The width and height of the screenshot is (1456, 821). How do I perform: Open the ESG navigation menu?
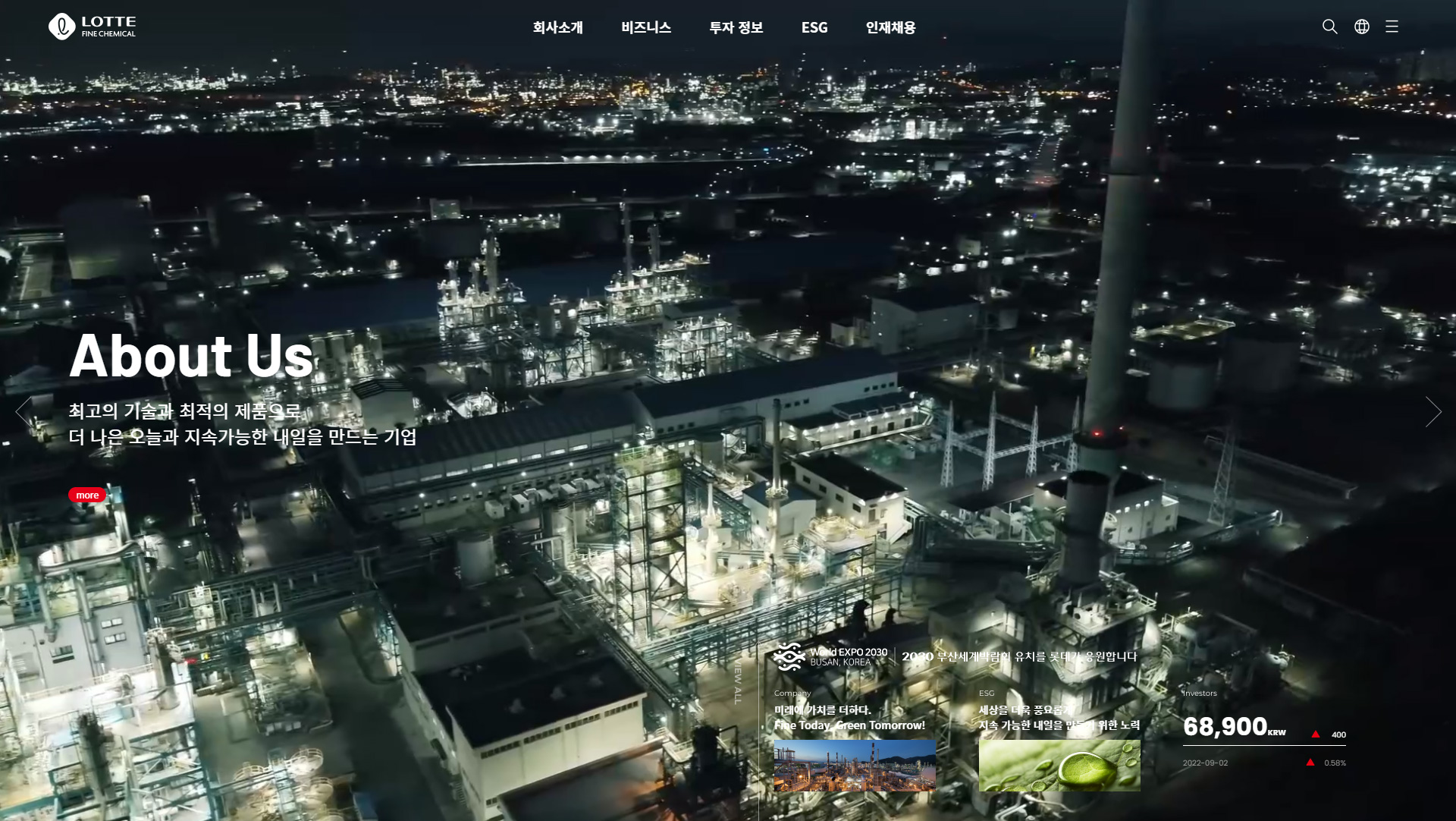[814, 27]
